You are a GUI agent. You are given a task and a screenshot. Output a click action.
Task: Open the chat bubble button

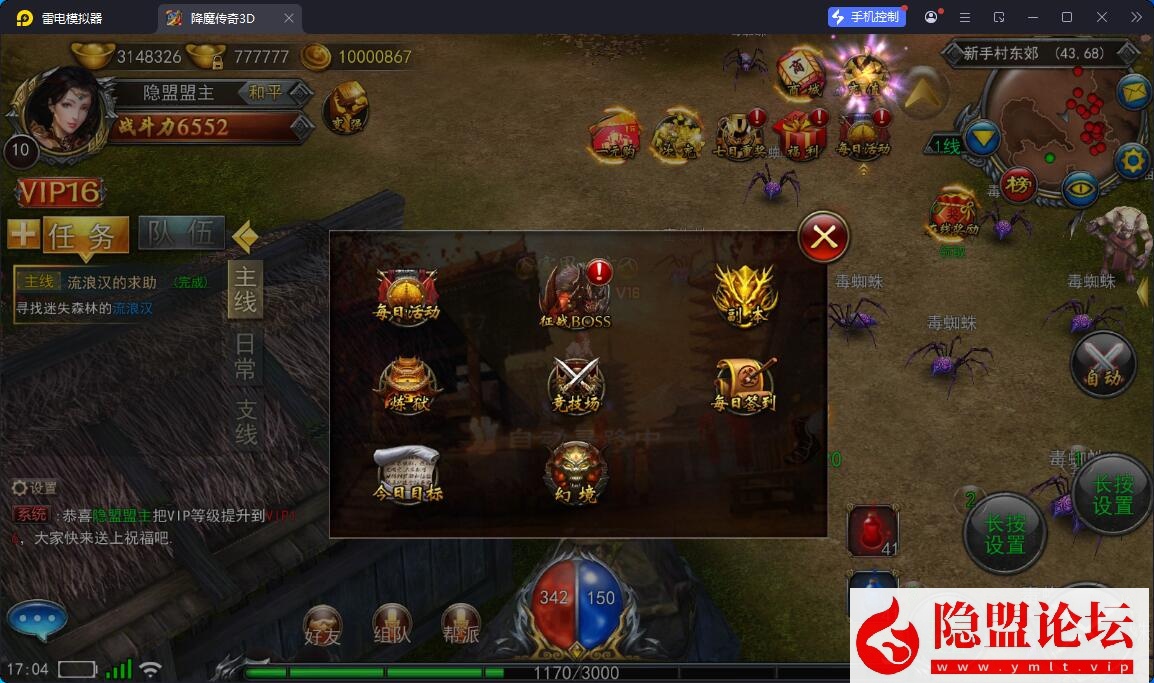click(37, 621)
